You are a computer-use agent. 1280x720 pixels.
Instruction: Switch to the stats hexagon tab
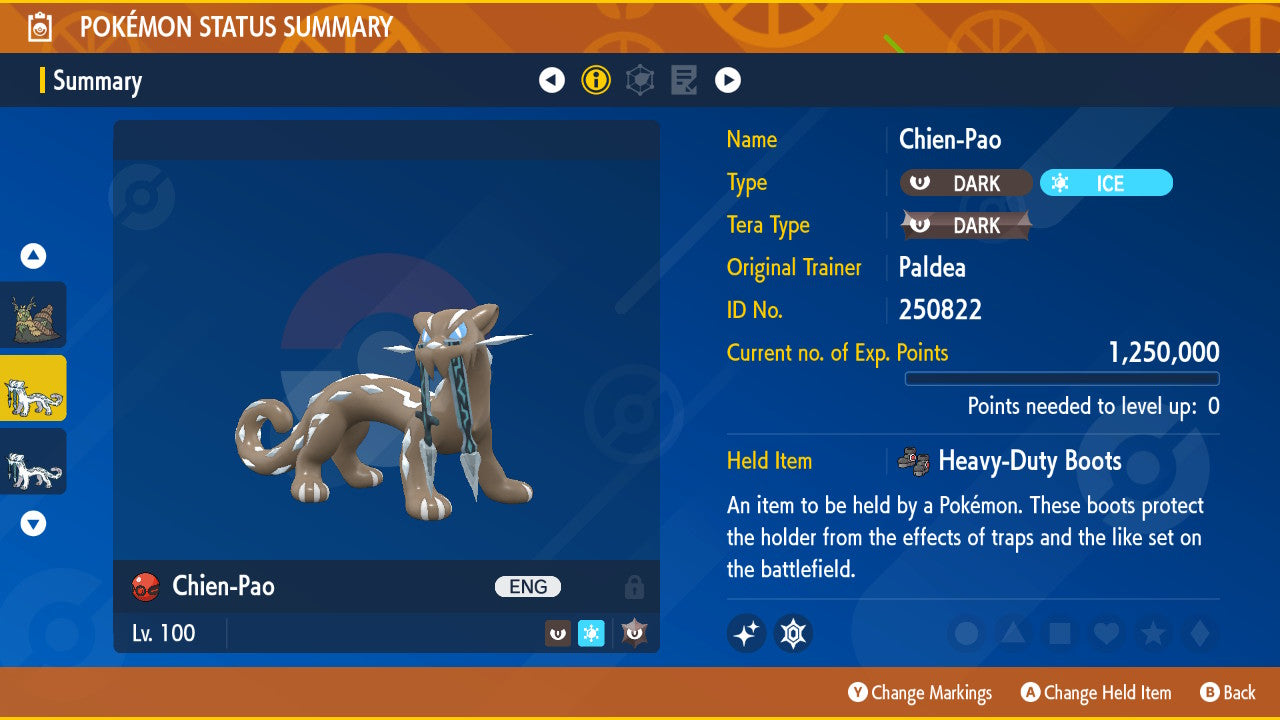640,80
